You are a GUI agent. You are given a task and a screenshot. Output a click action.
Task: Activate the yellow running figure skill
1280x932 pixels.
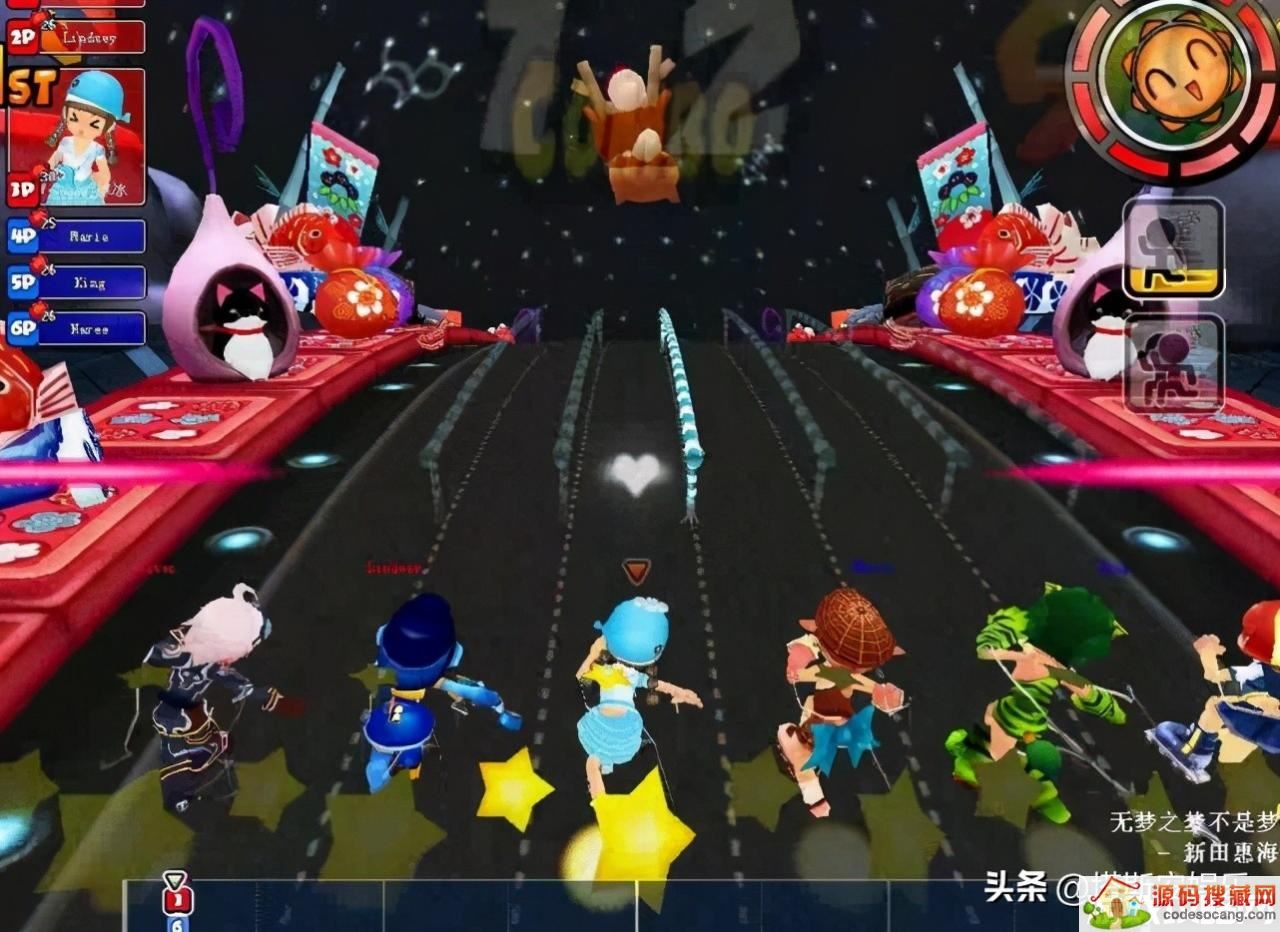tap(1173, 248)
